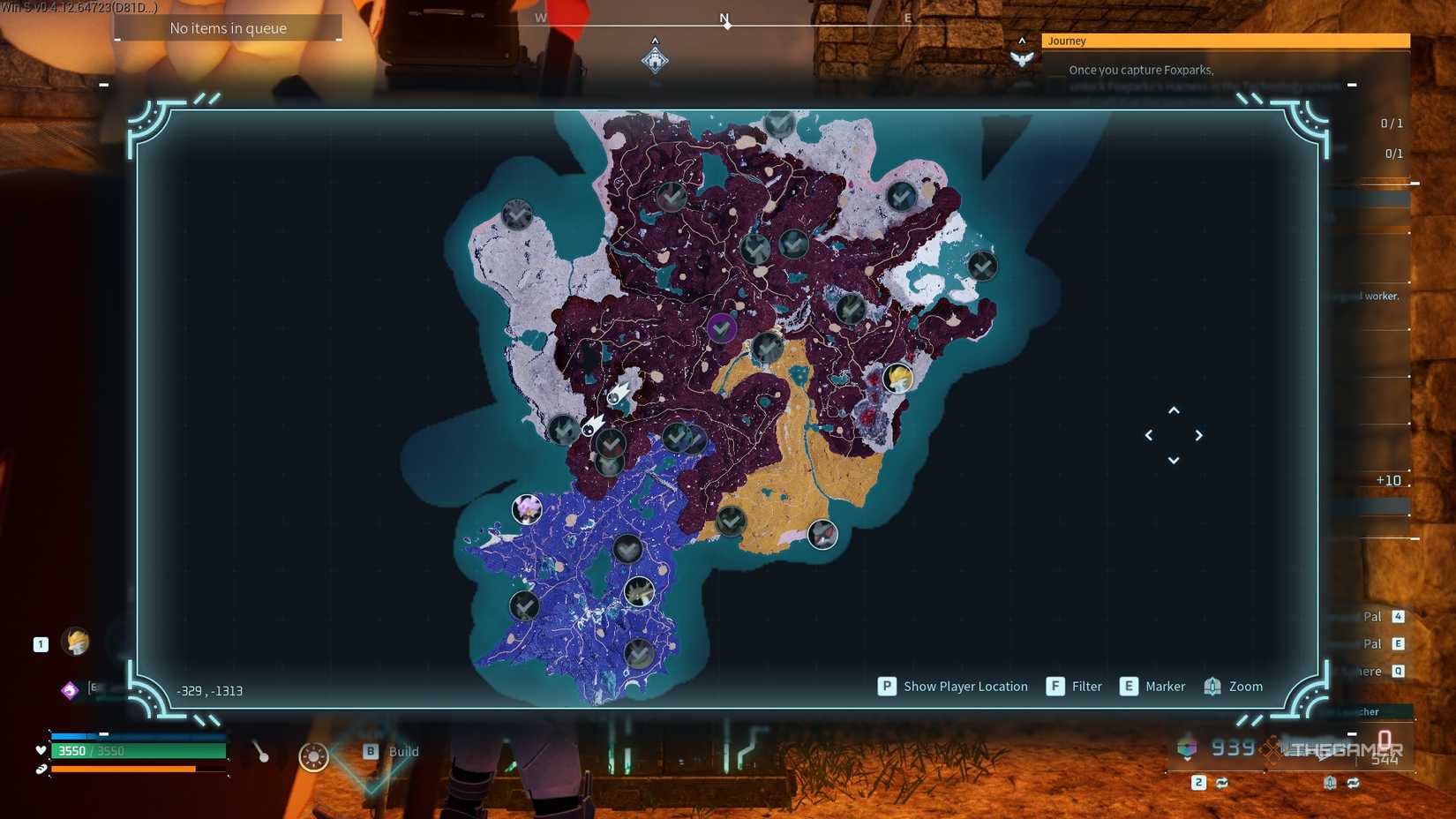
Task: Toggle the first 0/1 Journey objective
Action: click(x=1391, y=123)
